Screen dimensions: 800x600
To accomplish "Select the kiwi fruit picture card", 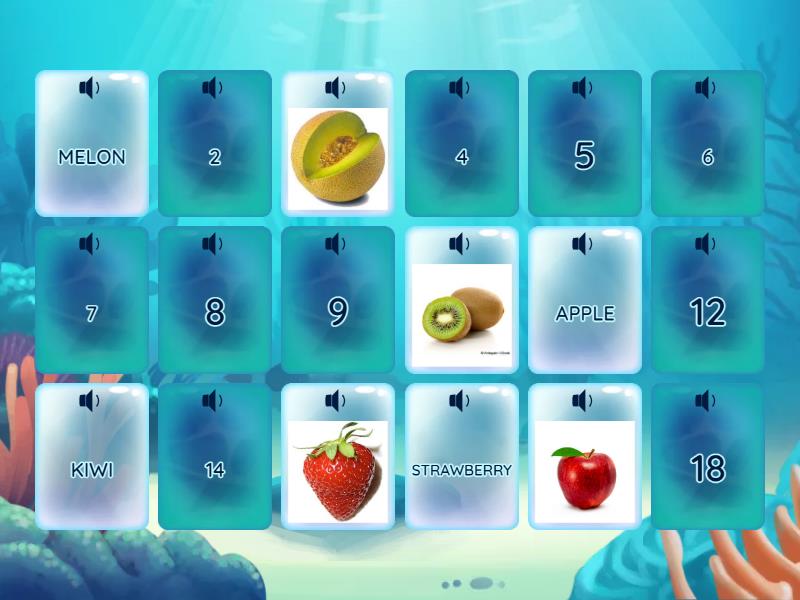I will (461, 315).
